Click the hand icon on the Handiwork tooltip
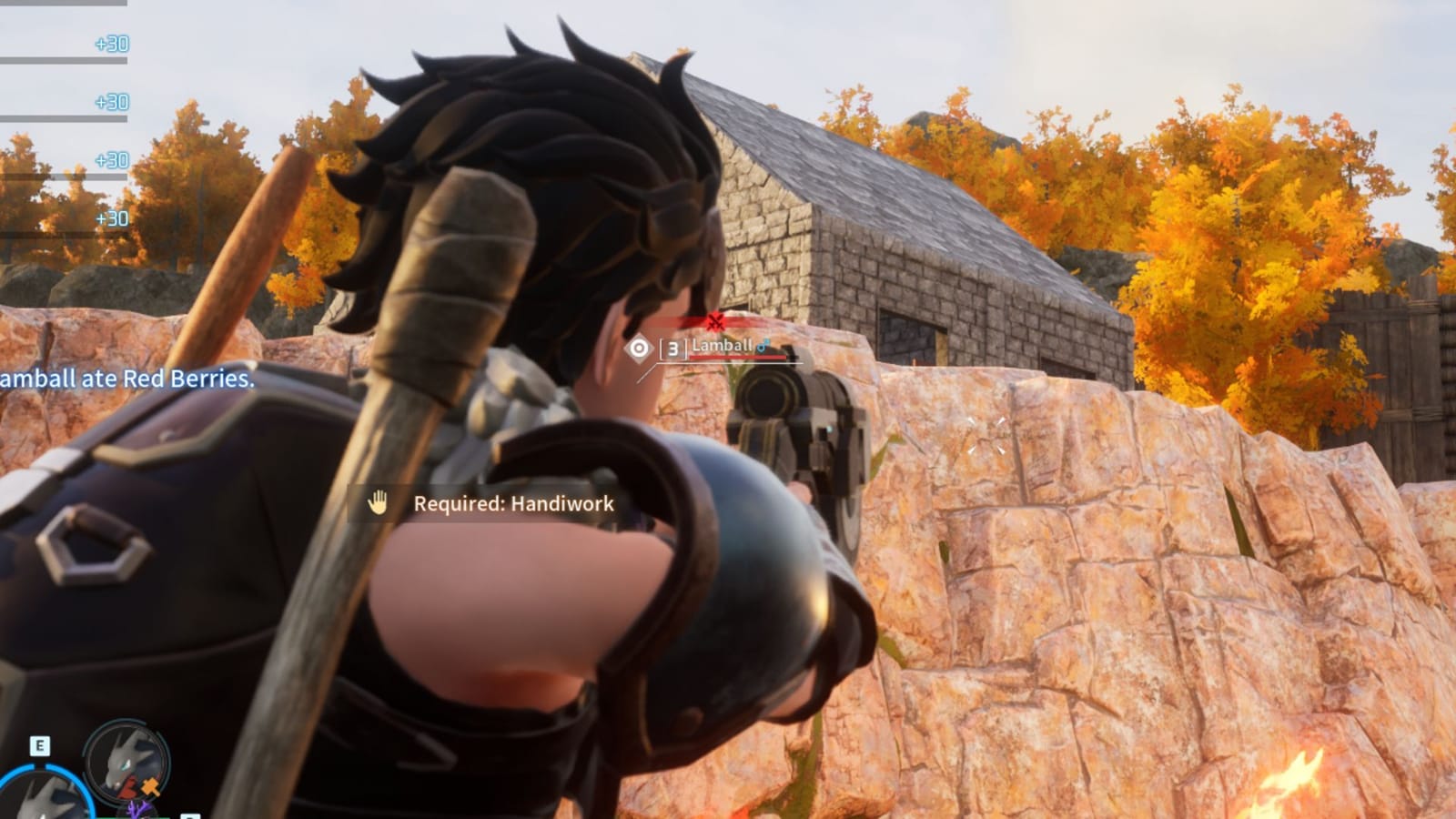 (x=378, y=502)
